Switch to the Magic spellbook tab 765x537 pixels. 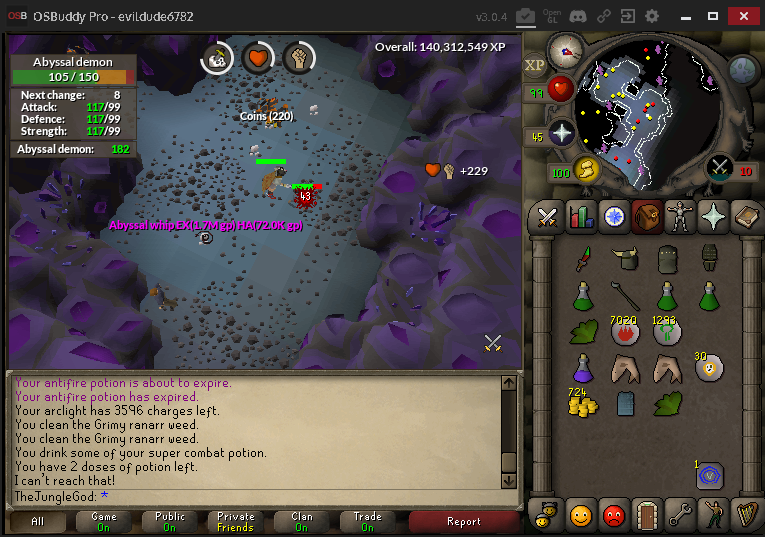click(746, 216)
